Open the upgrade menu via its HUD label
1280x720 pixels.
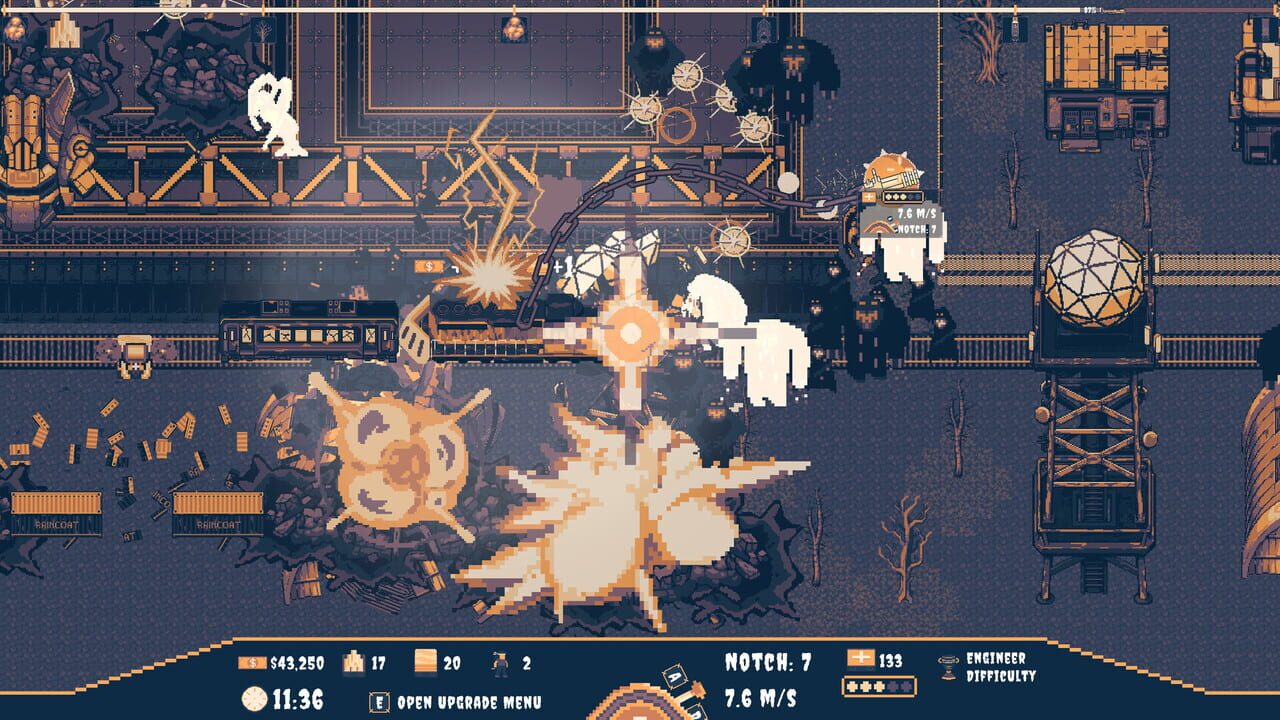click(x=470, y=698)
